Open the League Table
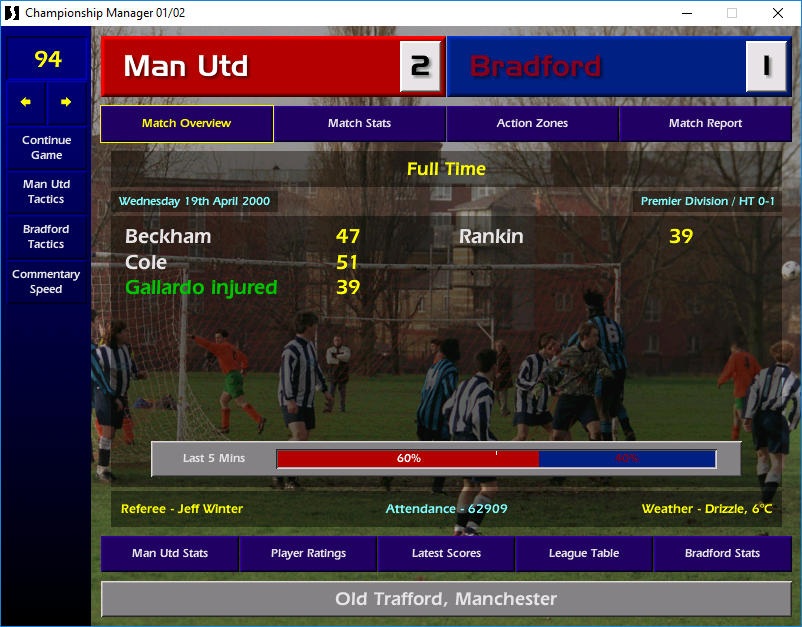802x627 pixels. tap(584, 553)
